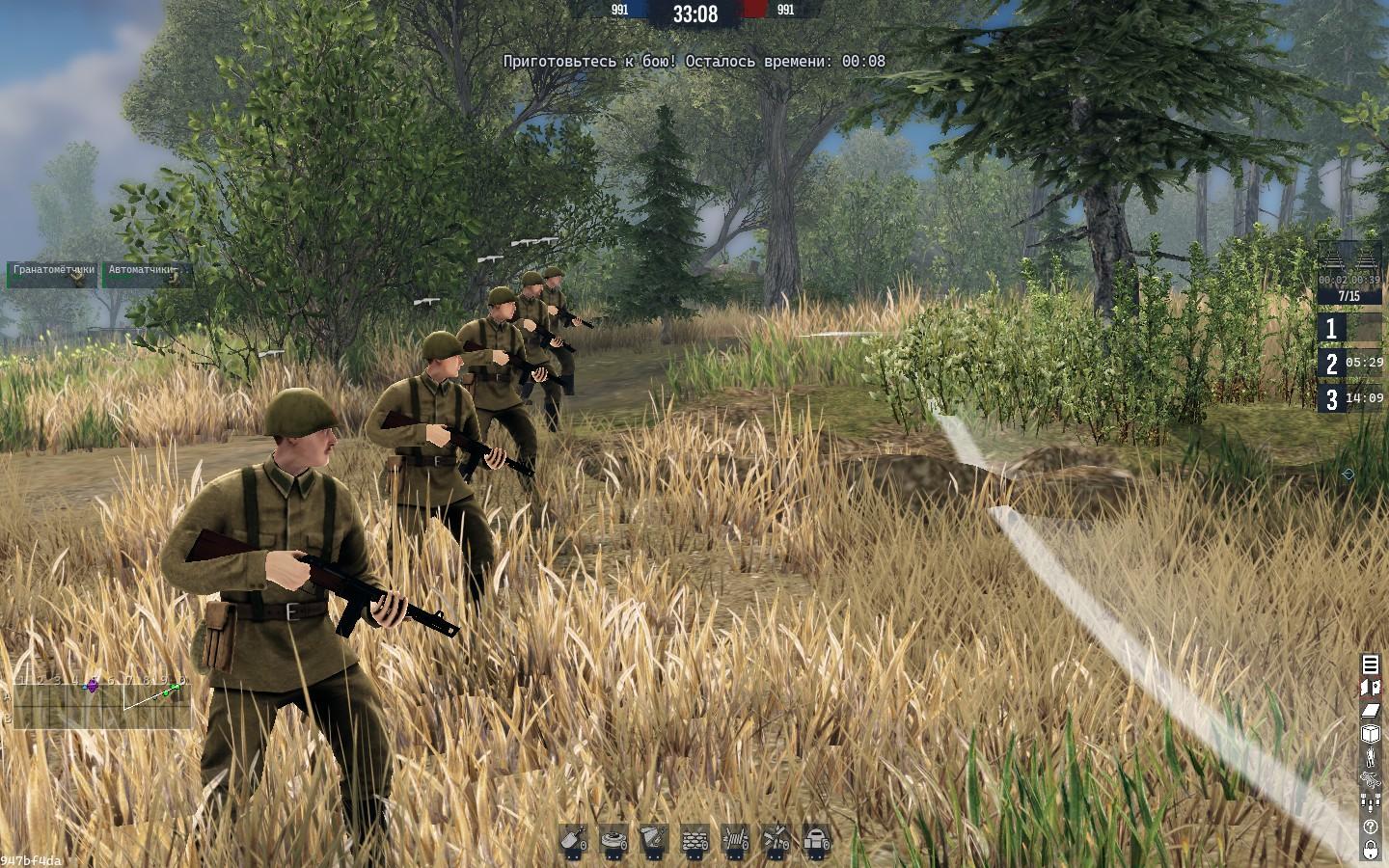1389x868 pixels.
Task: Choose the anti-tank hedgehog obstacle icon
Action: point(776,839)
